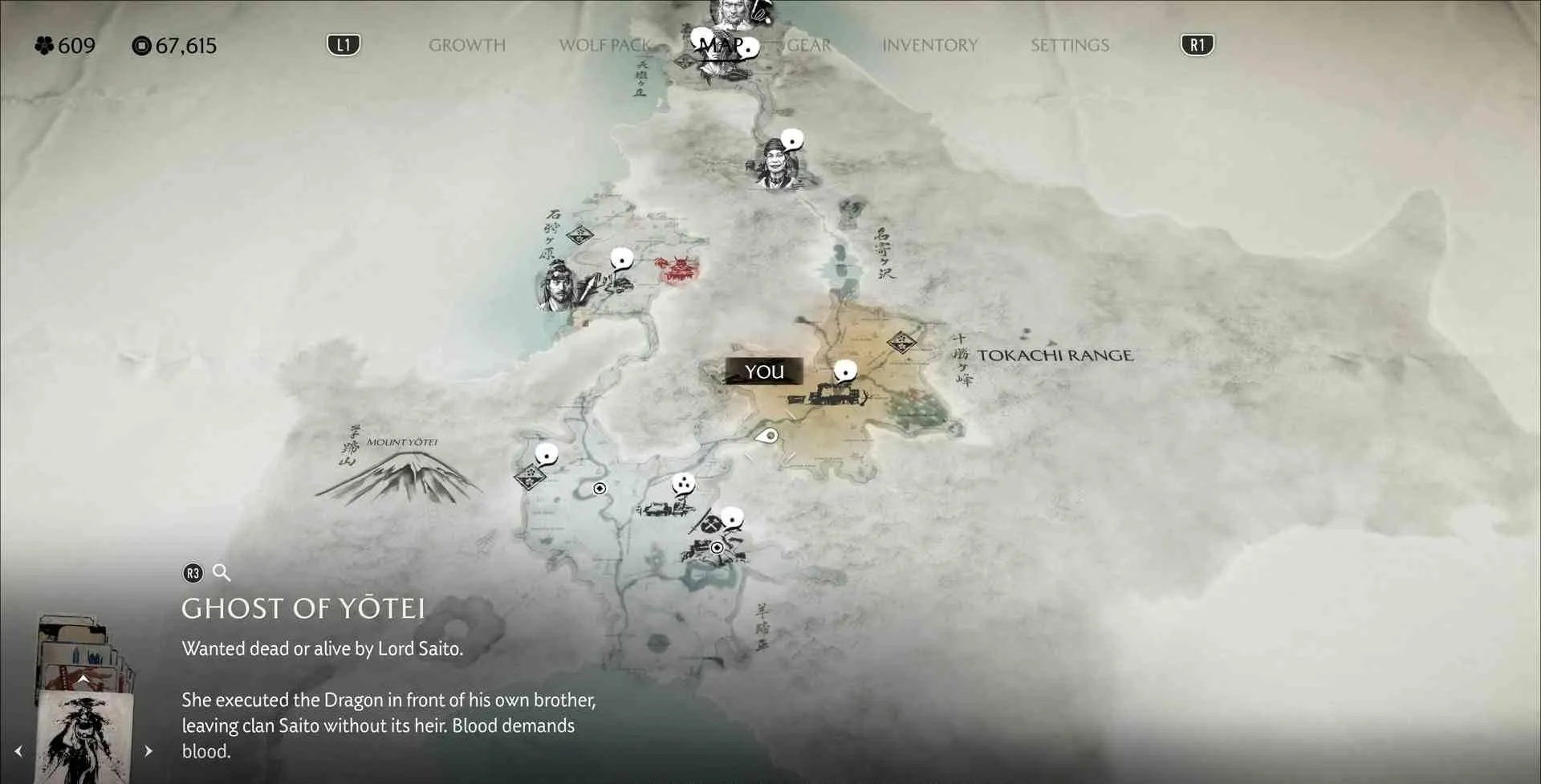Show the next wanted card
Image resolution: width=1541 pixels, height=784 pixels.
pyautogui.click(x=148, y=751)
